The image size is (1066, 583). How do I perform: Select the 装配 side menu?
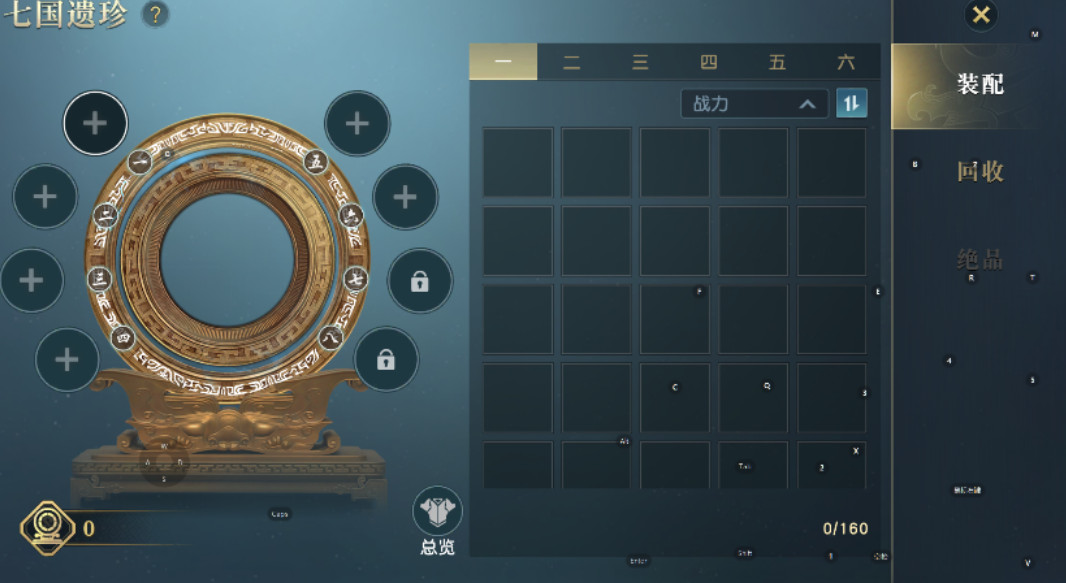[979, 85]
